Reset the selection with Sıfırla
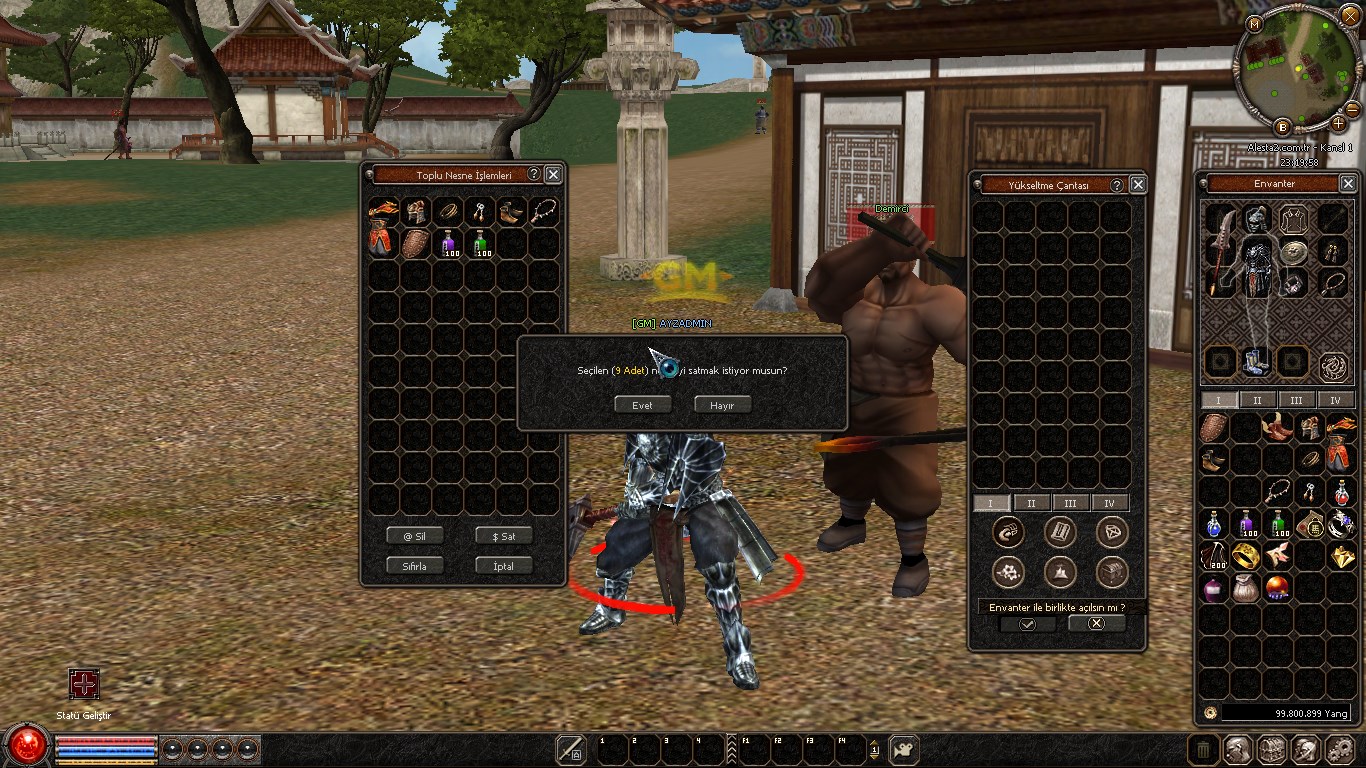 (415, 566)
